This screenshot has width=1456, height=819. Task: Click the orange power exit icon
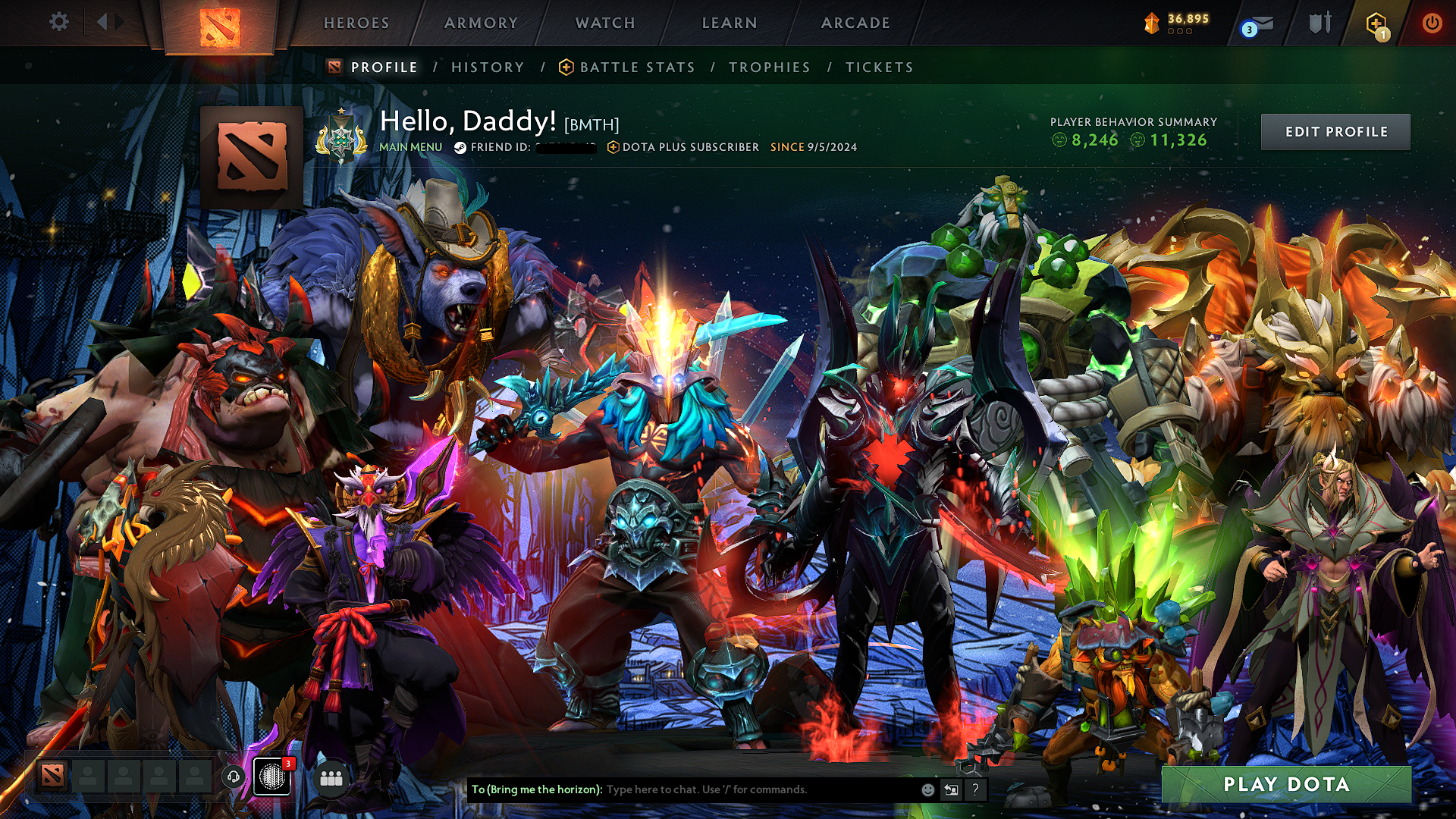coord(1432,23)
